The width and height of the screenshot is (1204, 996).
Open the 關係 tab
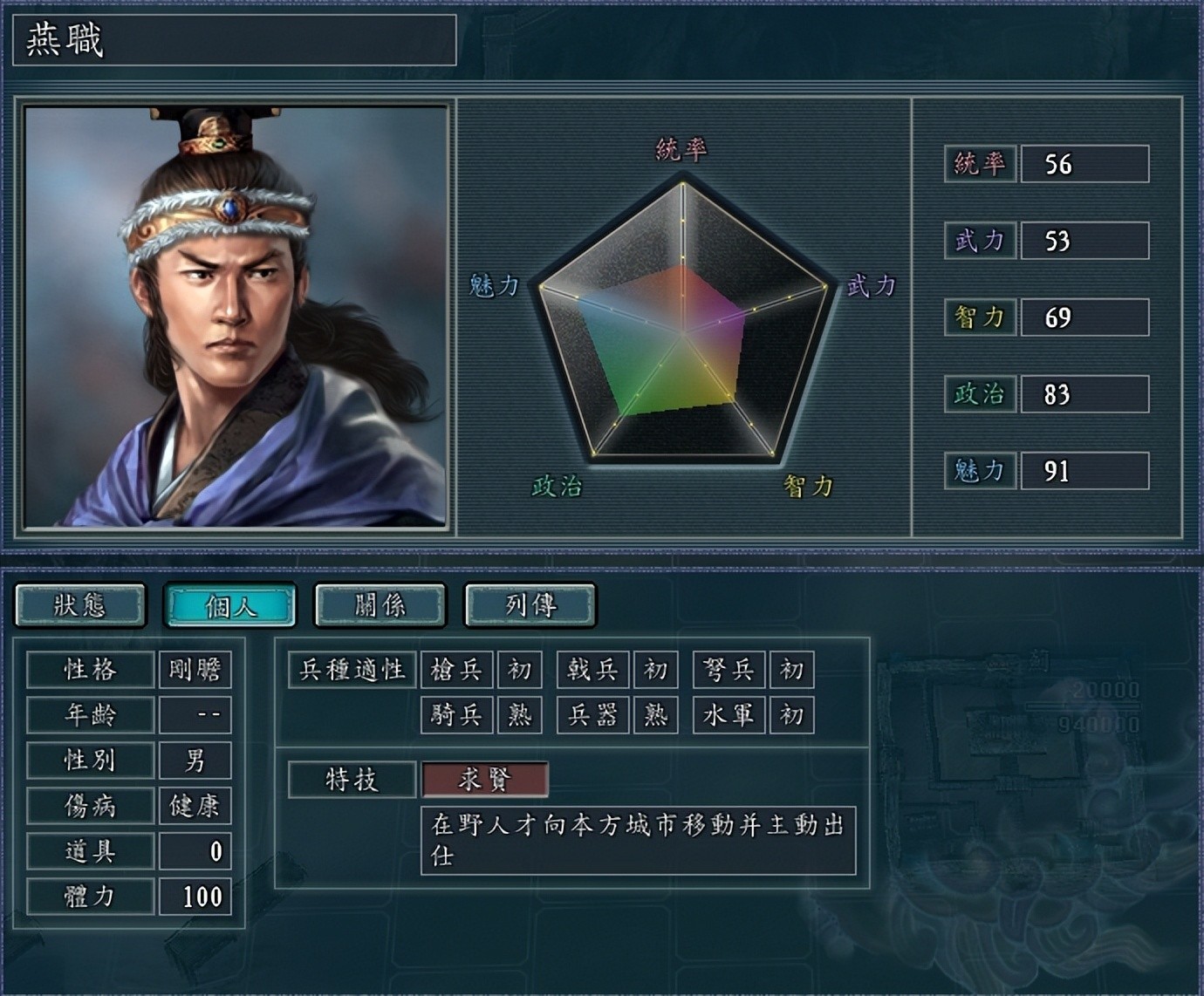(380, 605)
